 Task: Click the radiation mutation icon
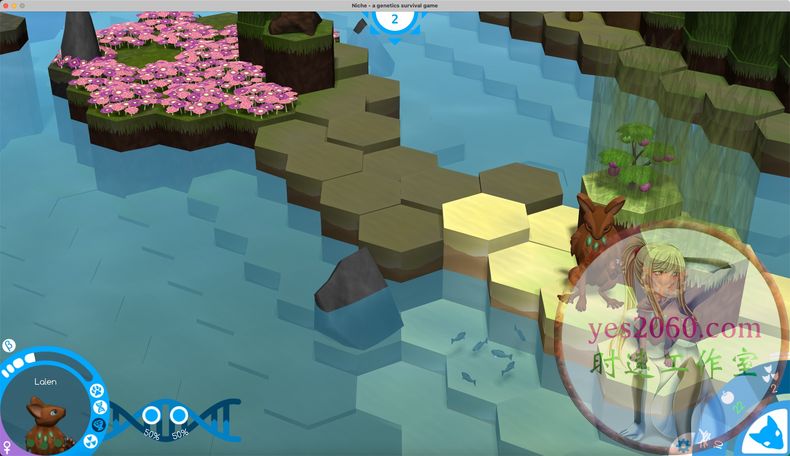pyautogui.click(x=92, y=440)
